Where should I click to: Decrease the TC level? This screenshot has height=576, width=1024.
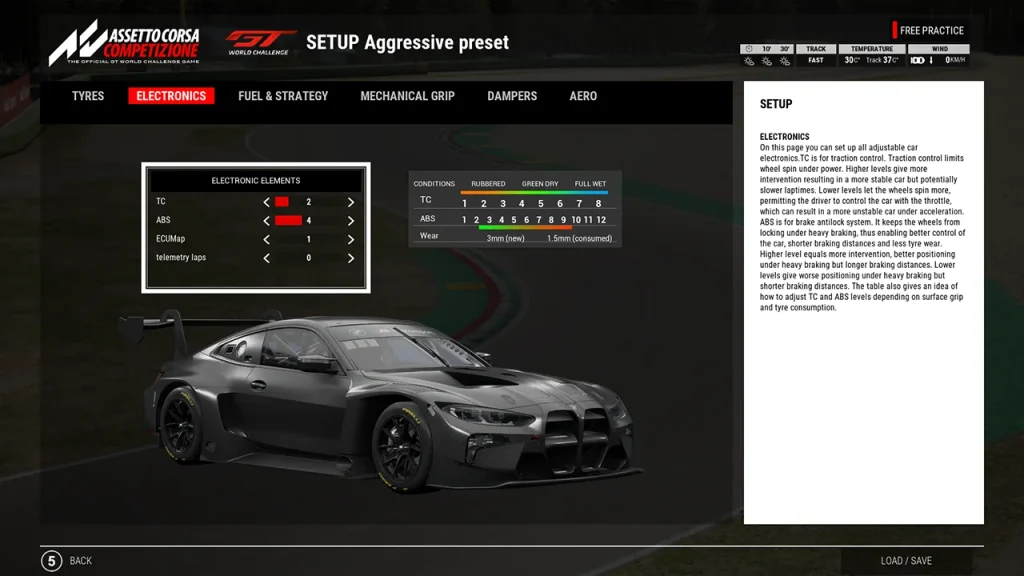coord(267,202)
